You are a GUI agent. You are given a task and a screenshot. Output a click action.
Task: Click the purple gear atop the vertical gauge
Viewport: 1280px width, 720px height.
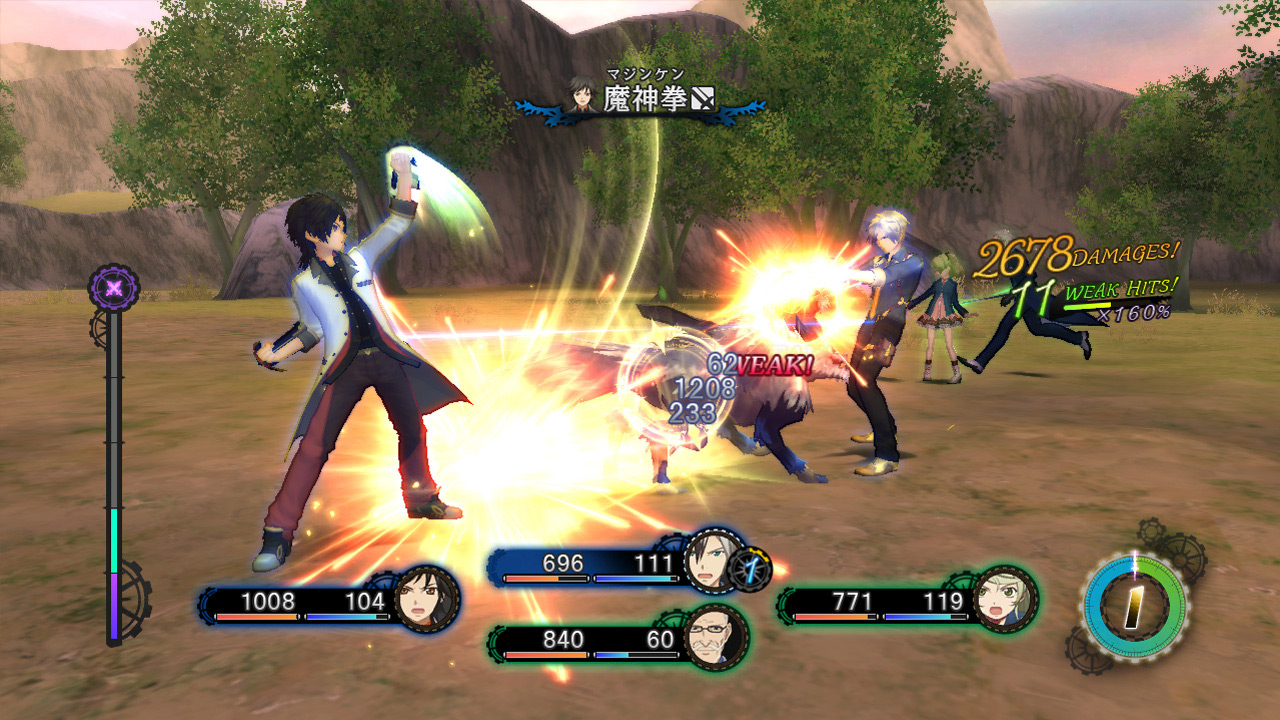coord(114,288)
